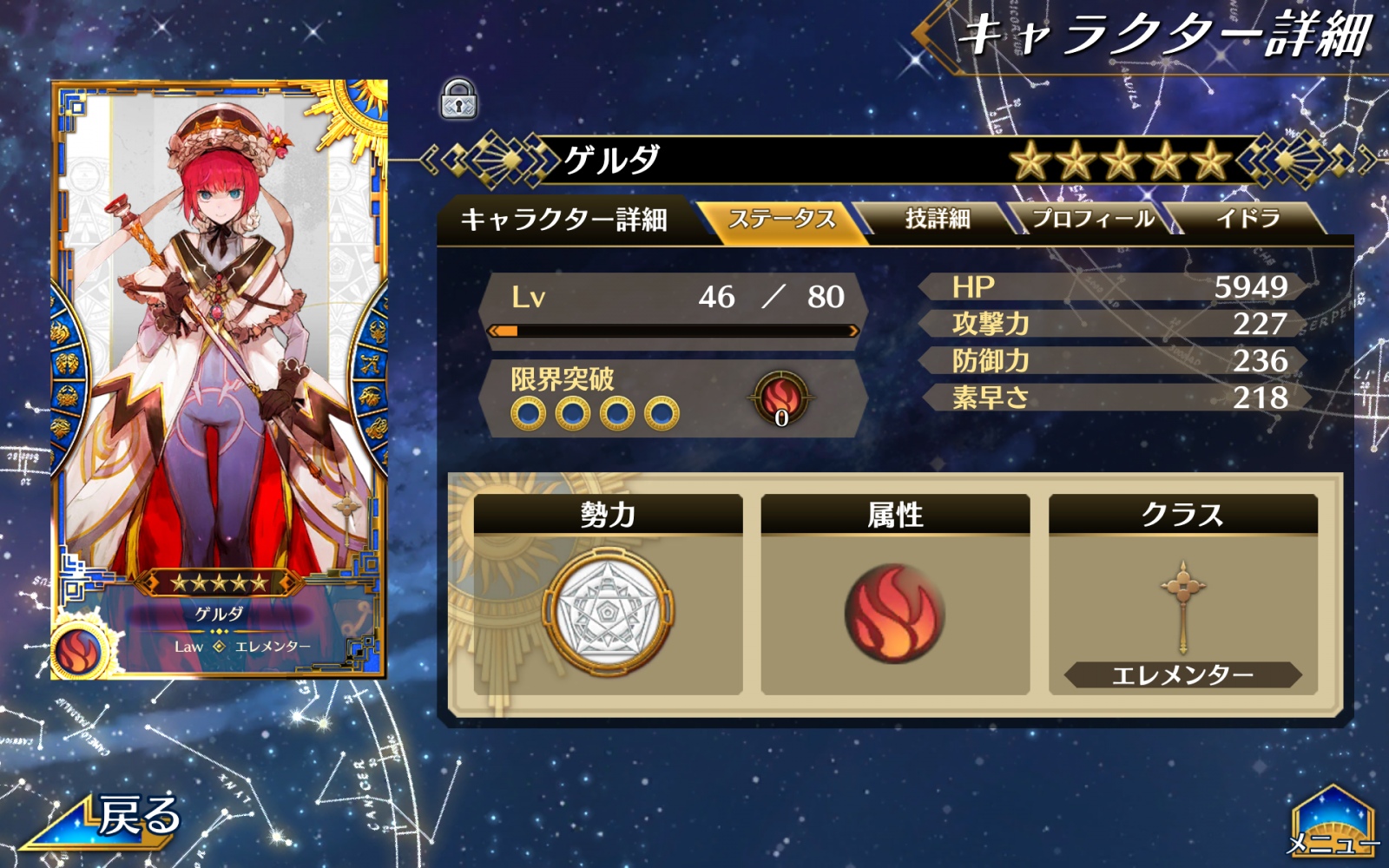
Task: Toggle the padlock lock icon
Action: [x=458, y=99]
